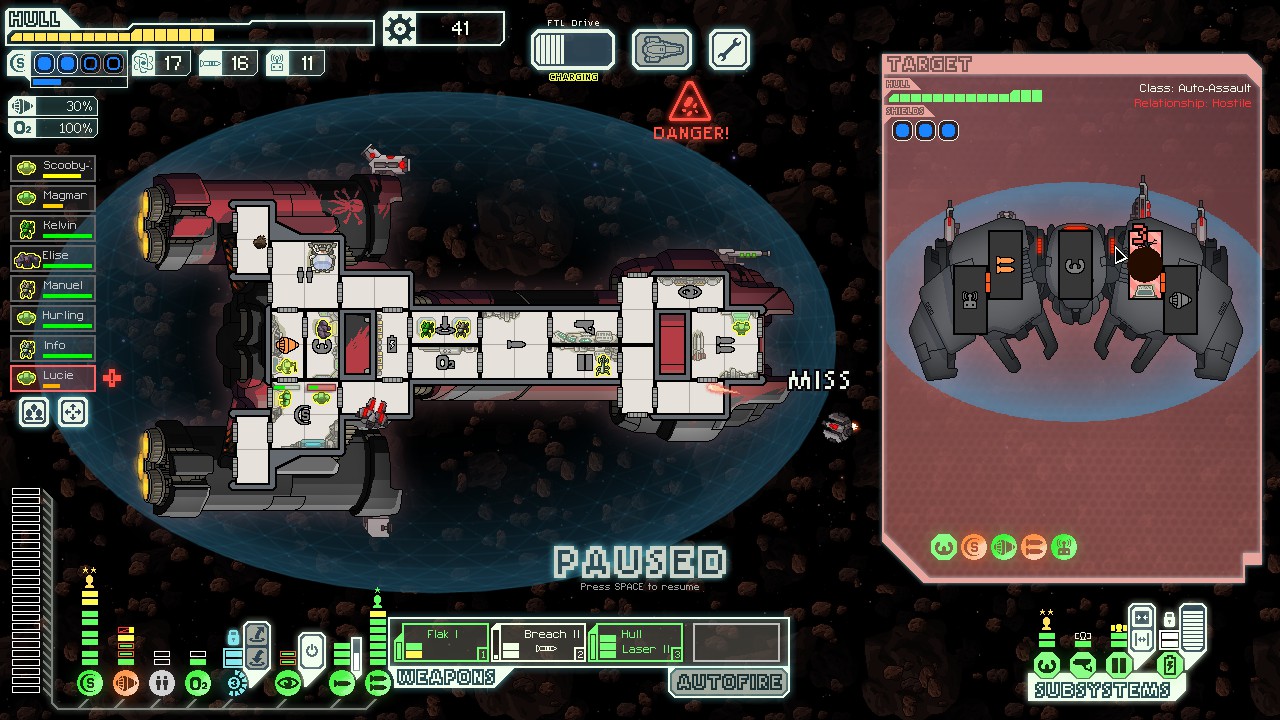
Task: Select the Piloting subsystem icon
Action: pyautogui.click(x=1046, y=665)
